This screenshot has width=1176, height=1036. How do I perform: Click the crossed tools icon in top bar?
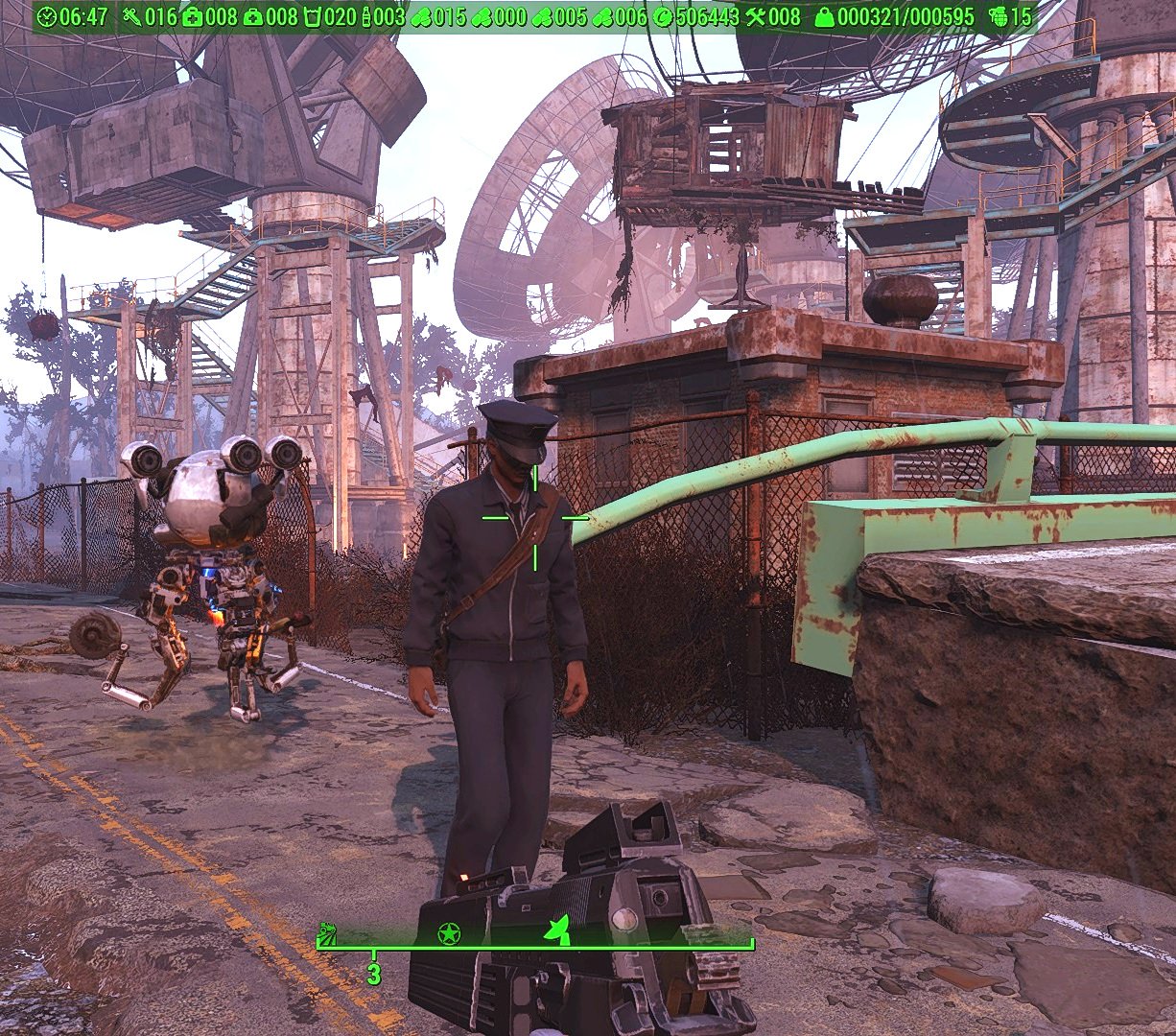(755, 16)
